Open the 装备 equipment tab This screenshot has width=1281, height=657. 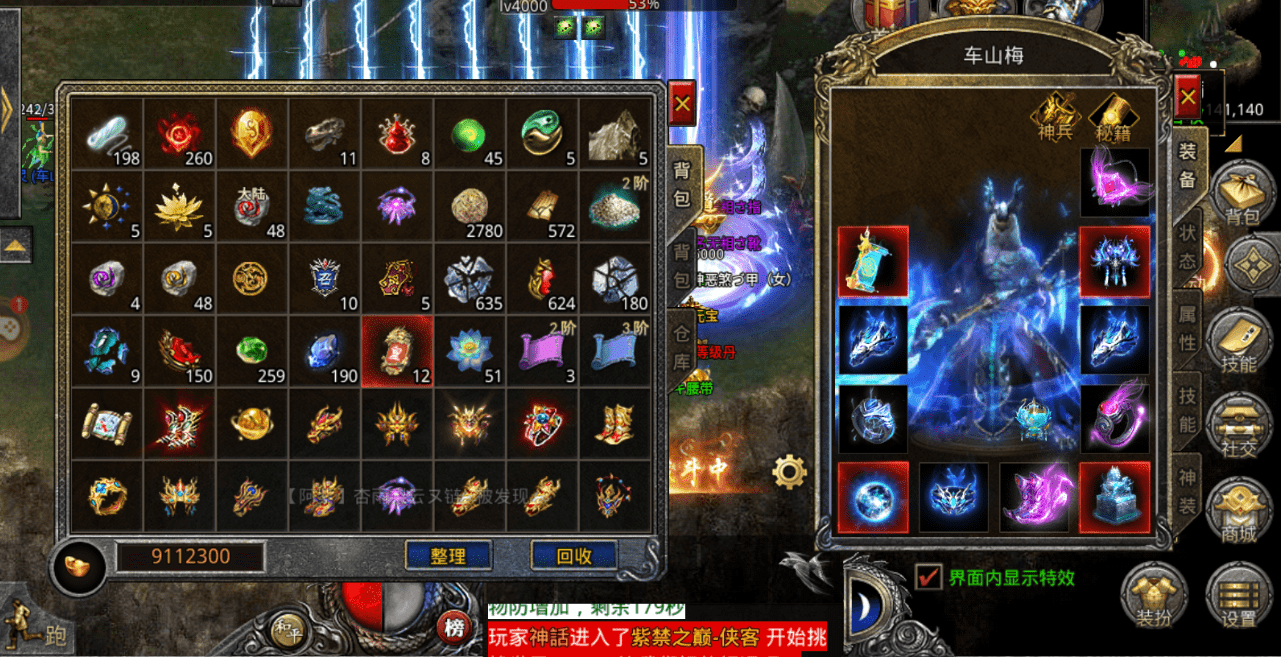[1188, 164]
